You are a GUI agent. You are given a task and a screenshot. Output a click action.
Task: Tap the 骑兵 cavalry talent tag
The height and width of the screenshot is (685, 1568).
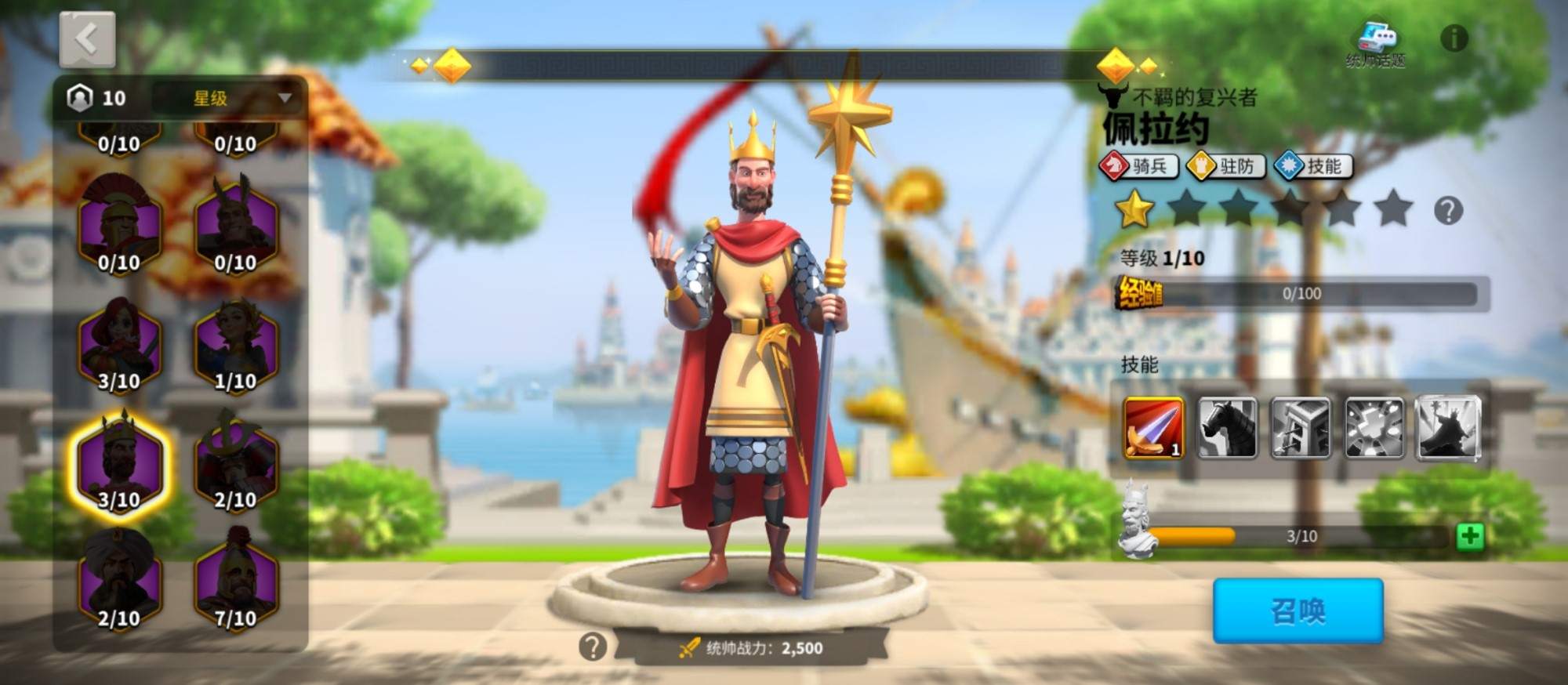1139,166
